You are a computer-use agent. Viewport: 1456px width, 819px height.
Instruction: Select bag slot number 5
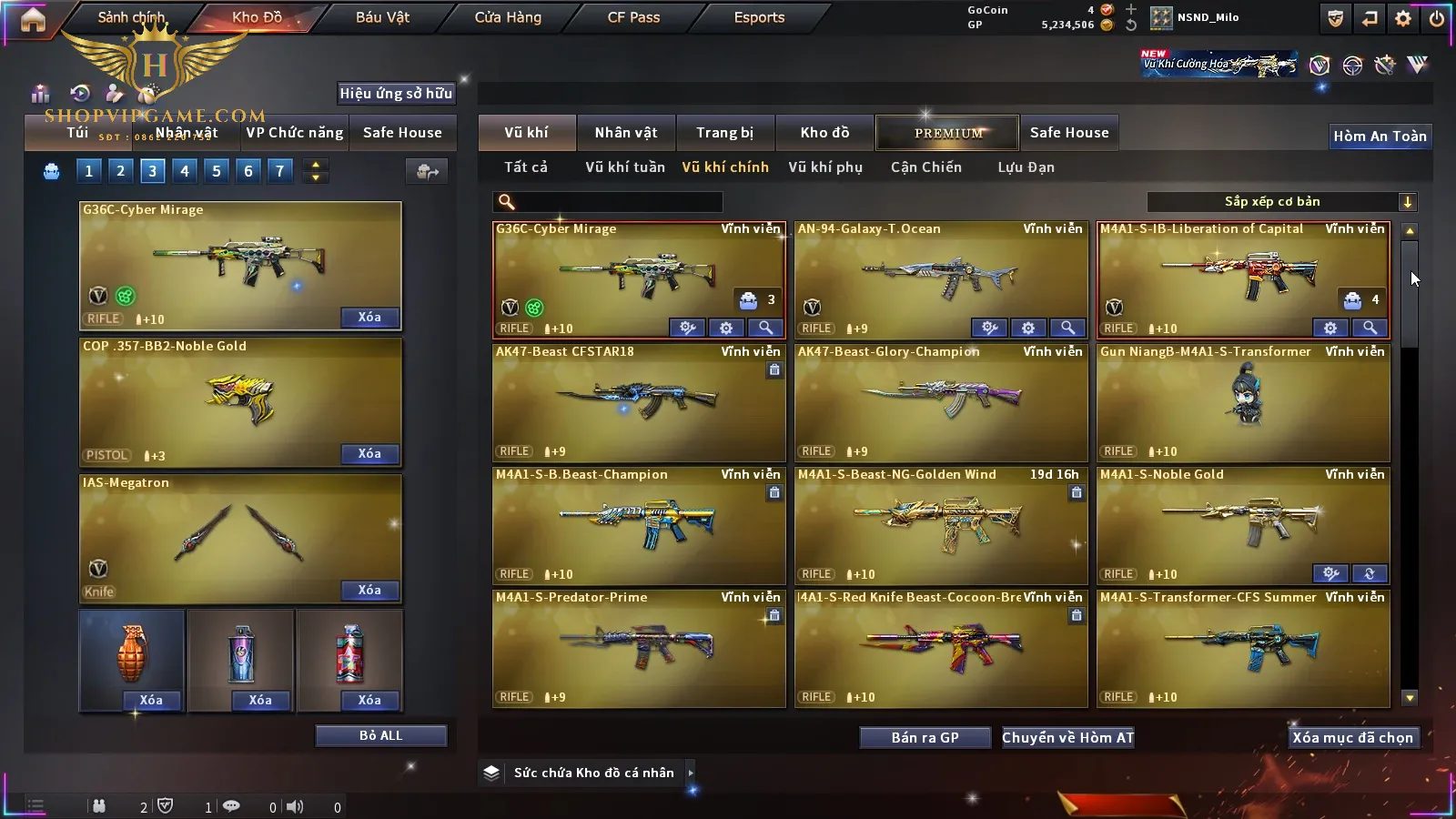[217, 170]
